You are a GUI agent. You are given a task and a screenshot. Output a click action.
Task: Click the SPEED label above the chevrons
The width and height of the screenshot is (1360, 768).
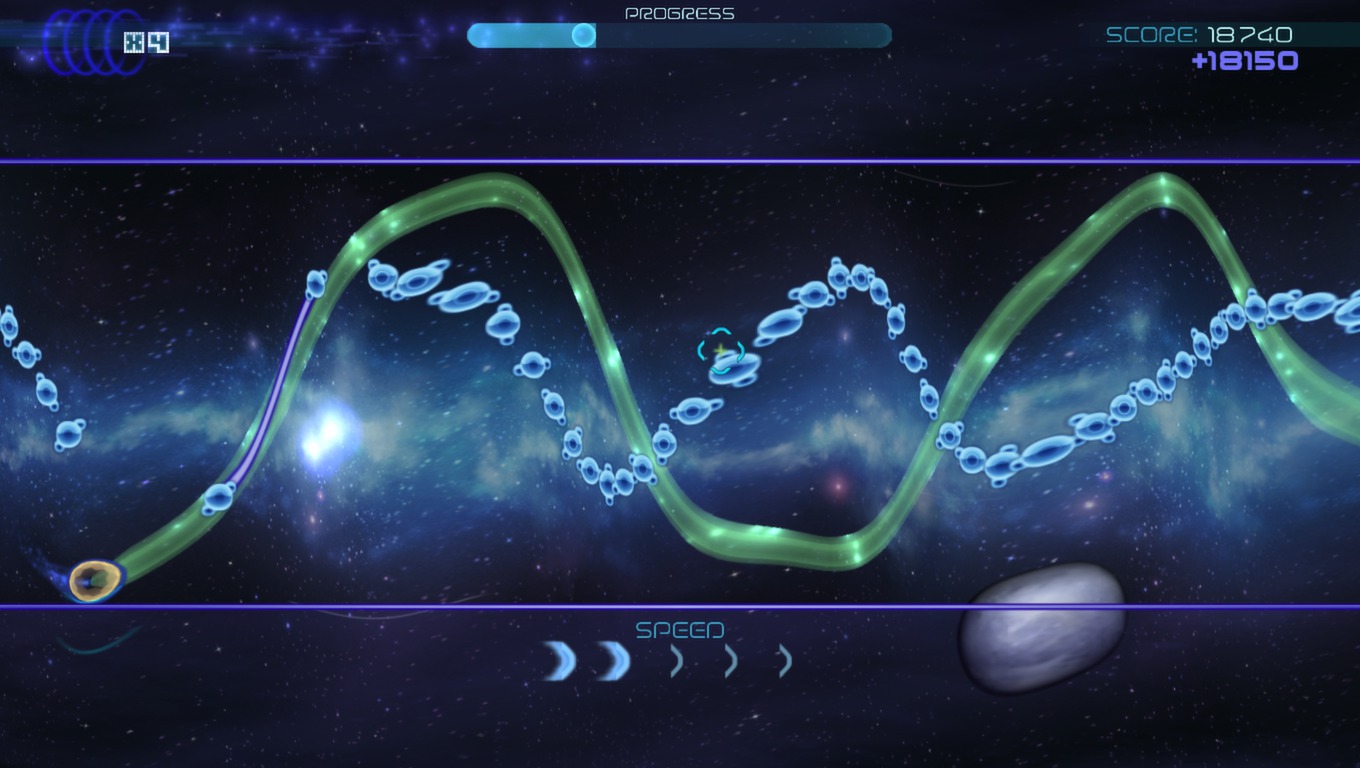(680, 630)
